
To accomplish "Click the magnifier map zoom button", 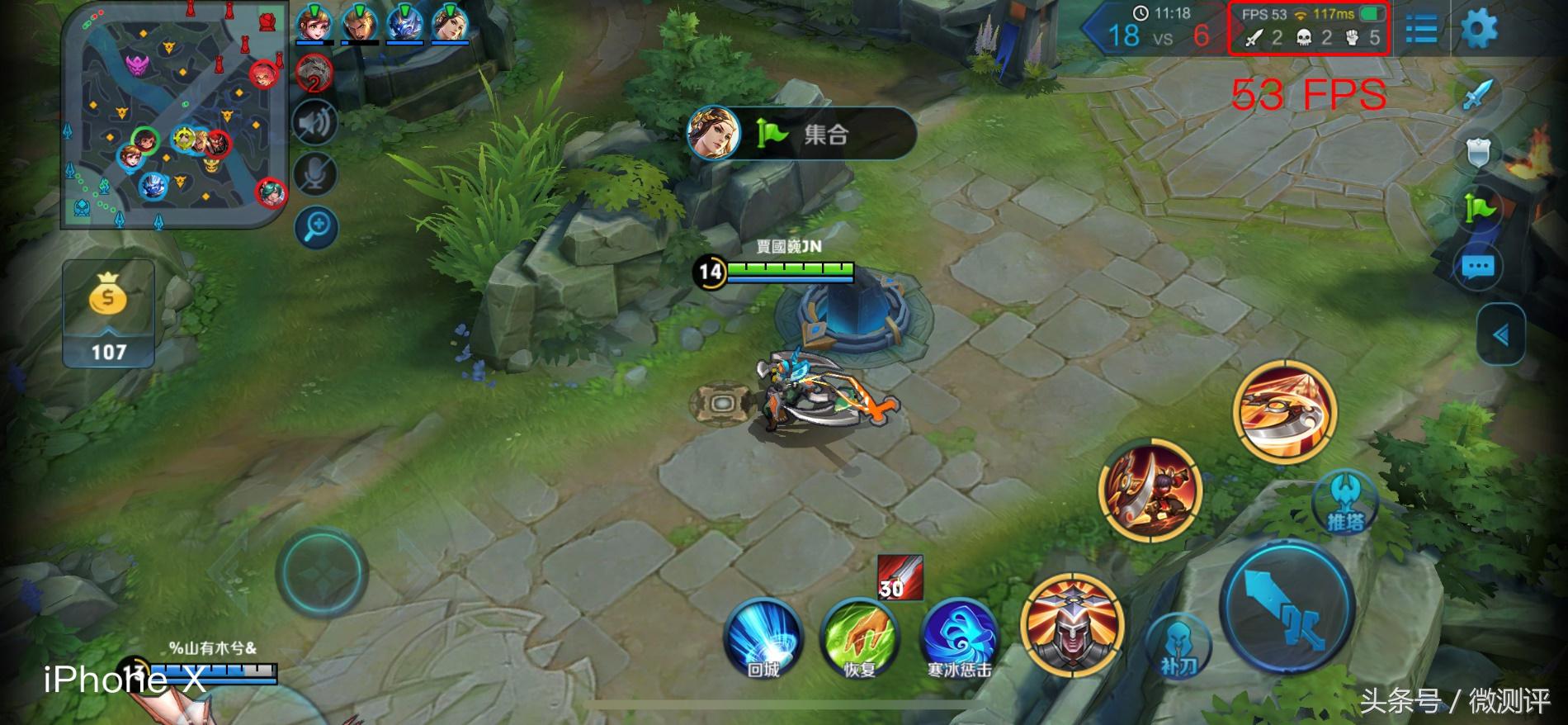I will [x=317, y=225].
